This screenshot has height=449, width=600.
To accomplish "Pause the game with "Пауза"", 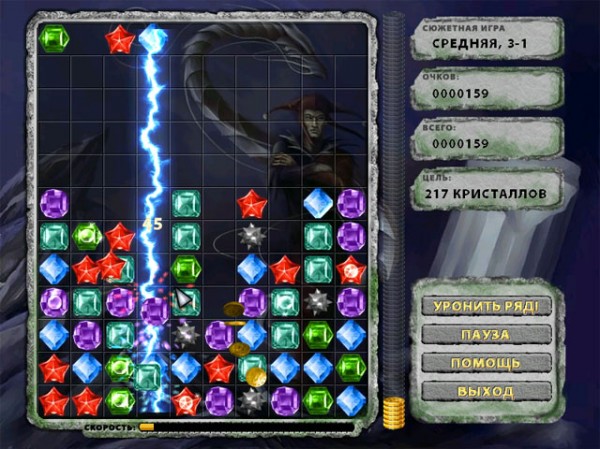I will click(487, 334).
